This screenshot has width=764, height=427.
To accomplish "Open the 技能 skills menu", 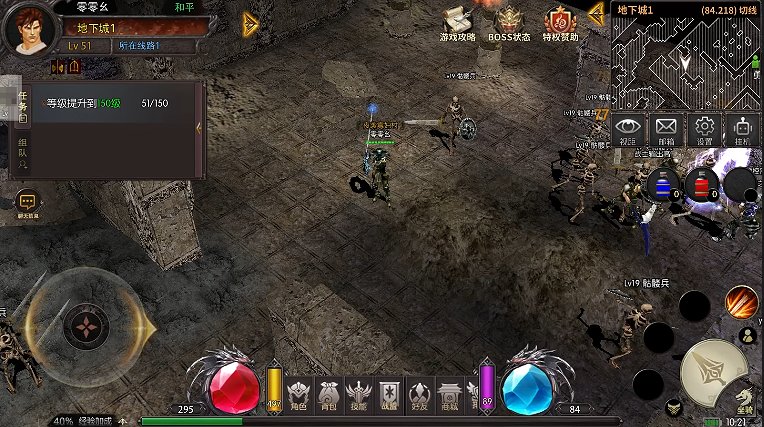I will (359, 394).
